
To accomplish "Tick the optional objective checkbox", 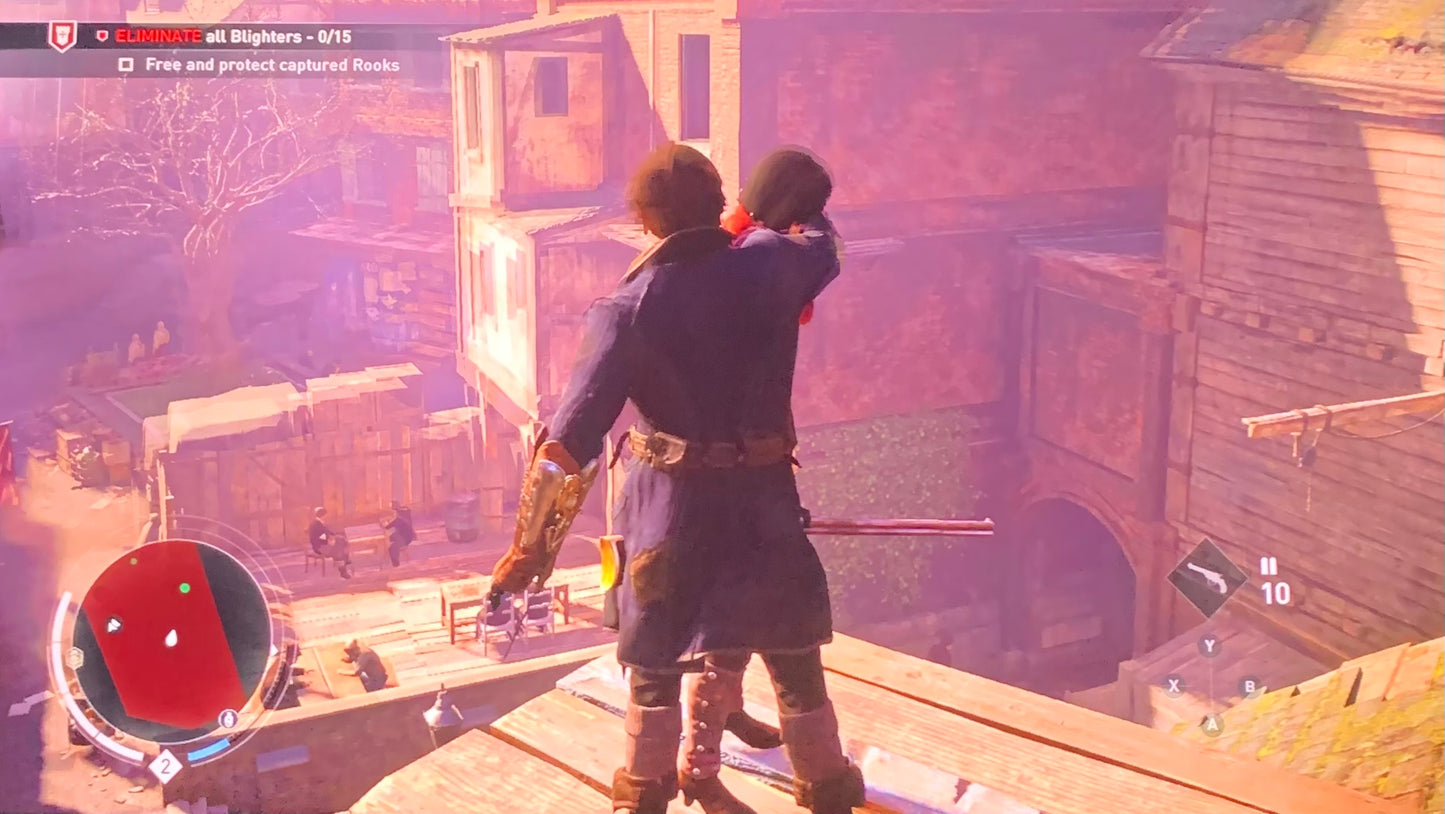I will 126,65.
